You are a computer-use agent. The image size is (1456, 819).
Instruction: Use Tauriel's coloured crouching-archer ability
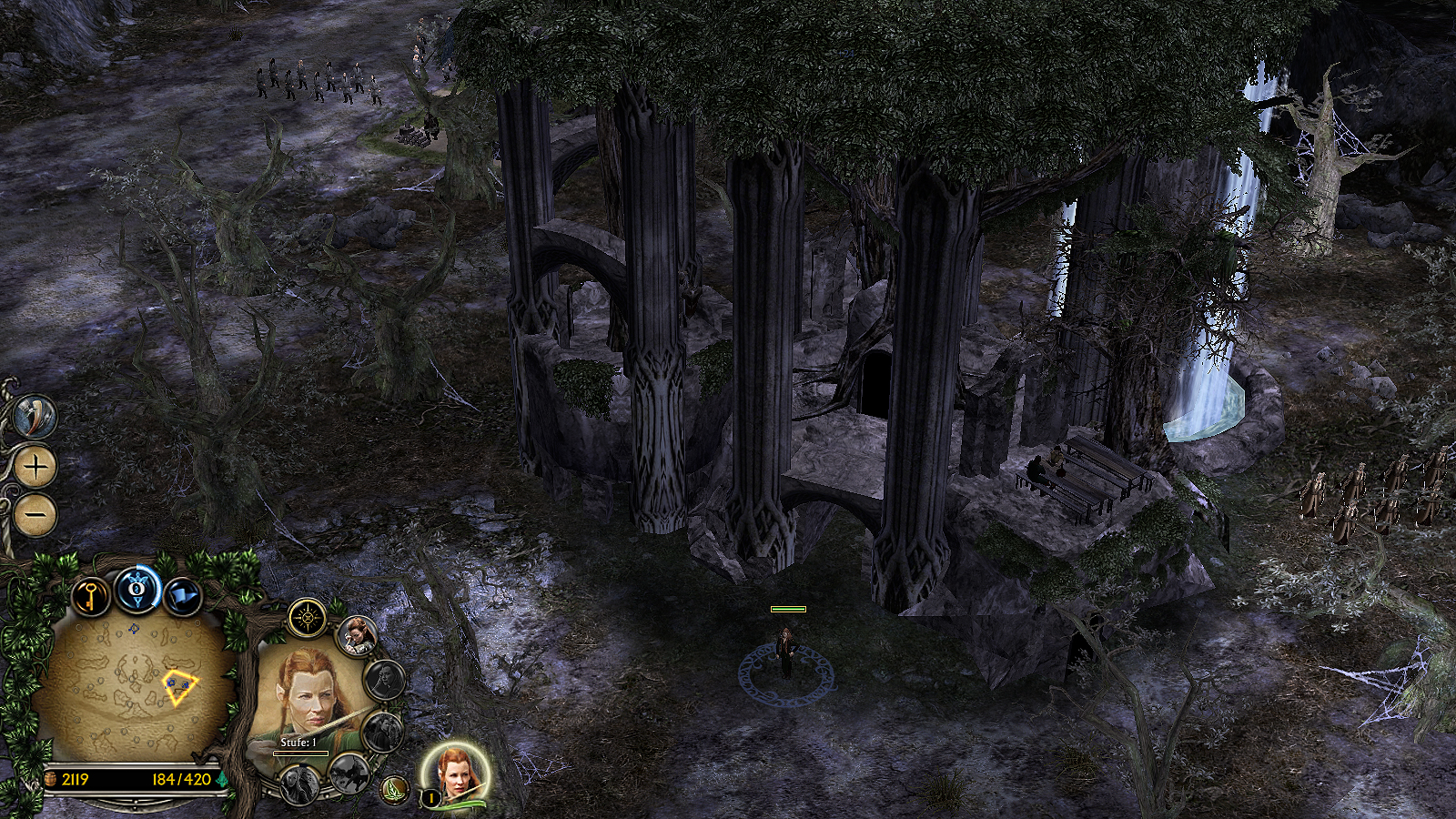[357, 635]
